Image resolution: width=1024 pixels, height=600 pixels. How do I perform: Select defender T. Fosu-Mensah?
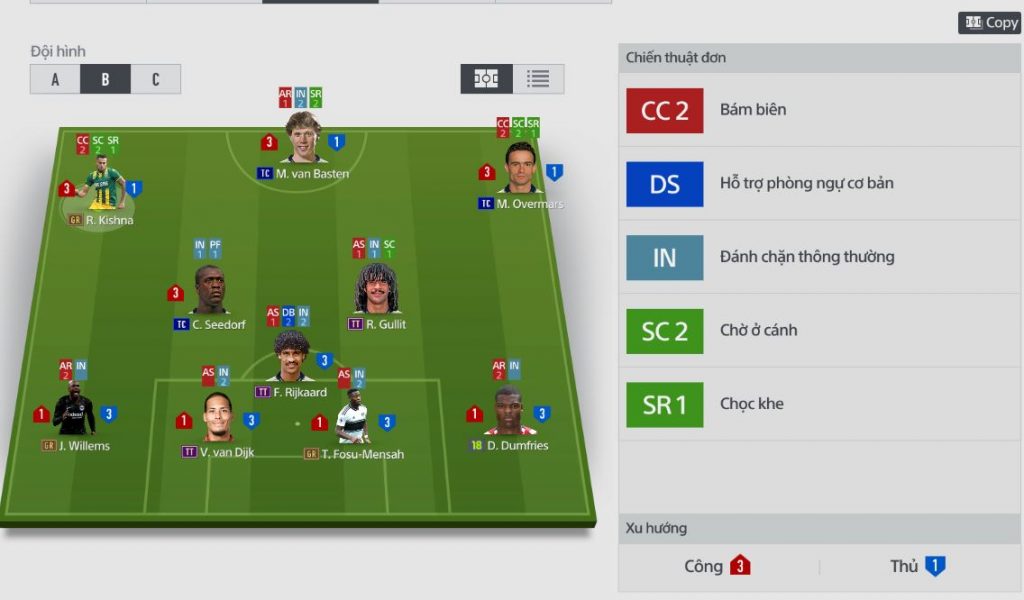point(352,422)
